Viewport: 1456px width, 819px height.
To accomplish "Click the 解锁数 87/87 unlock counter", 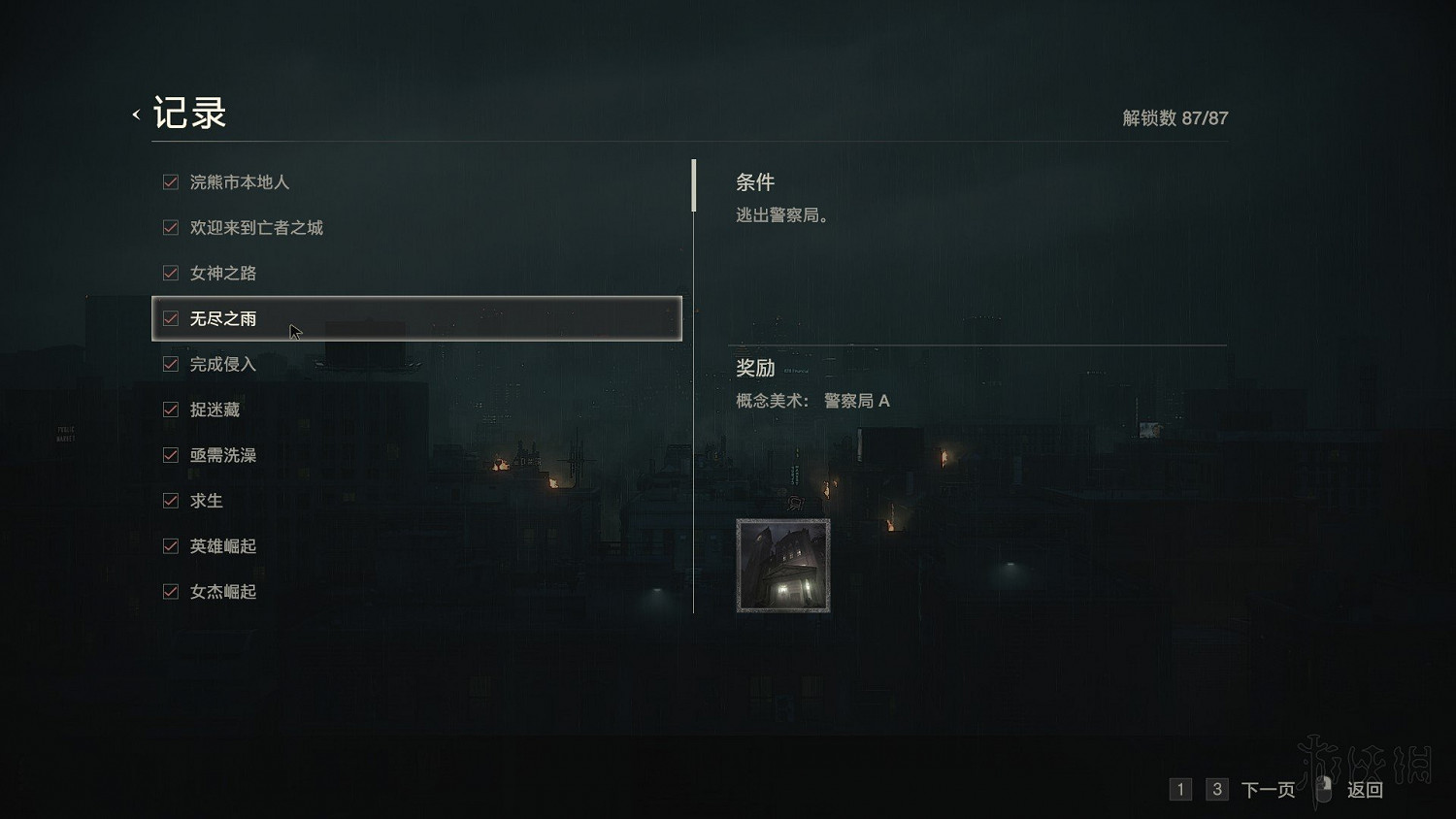I will pos(1173,118).
